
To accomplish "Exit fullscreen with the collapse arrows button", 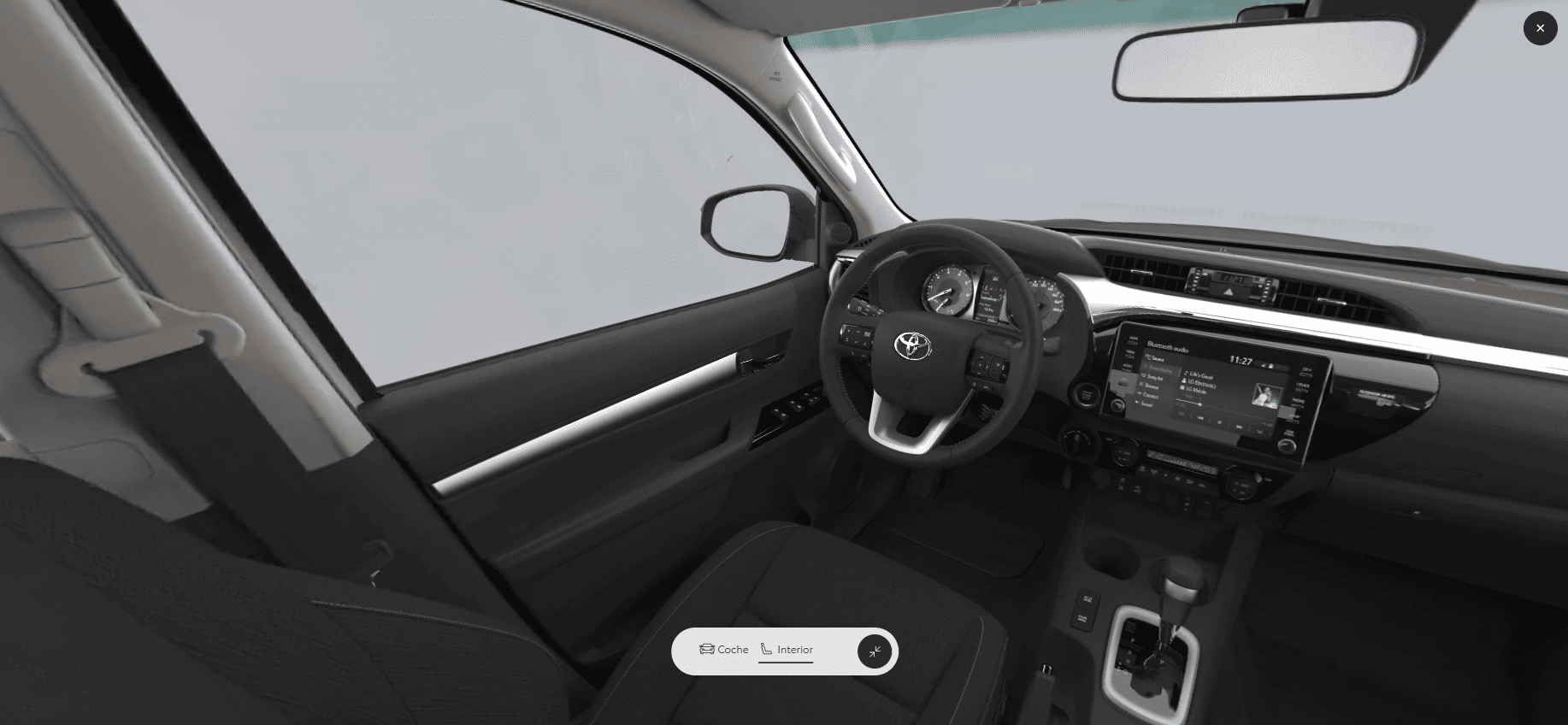I will pos(875,651).
